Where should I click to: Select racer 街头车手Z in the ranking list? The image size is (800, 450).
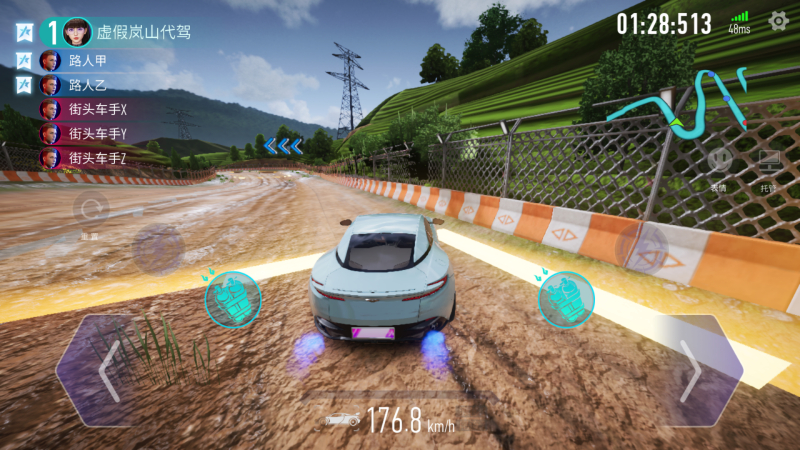coord(95,158)
